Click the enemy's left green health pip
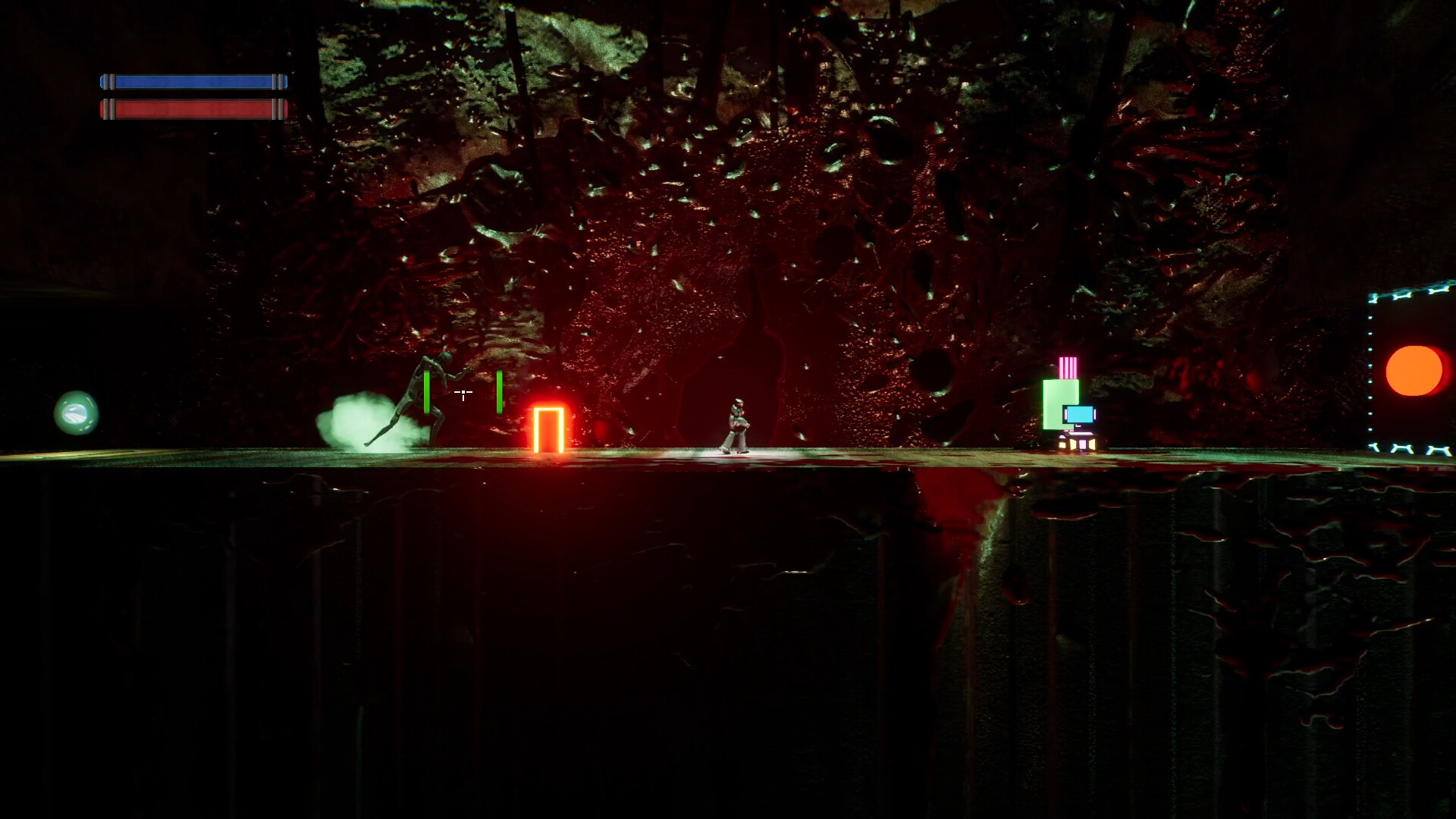Image resolution: width=1456 pixels, height=819 pixels. (427, 392)
